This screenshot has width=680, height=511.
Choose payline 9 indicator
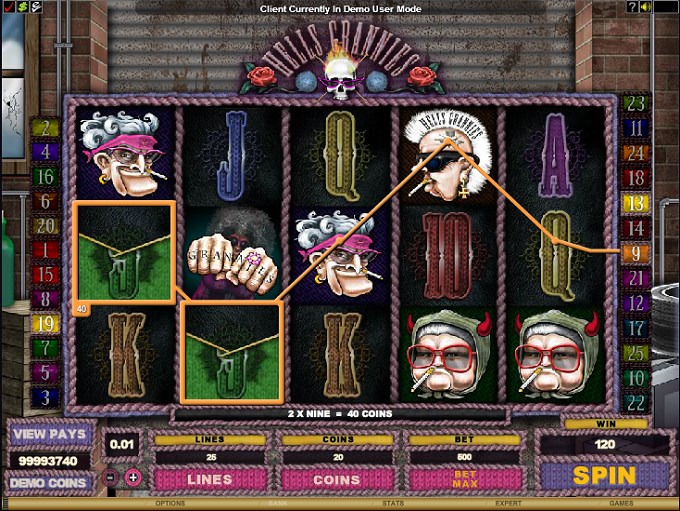tap(636, 252)
